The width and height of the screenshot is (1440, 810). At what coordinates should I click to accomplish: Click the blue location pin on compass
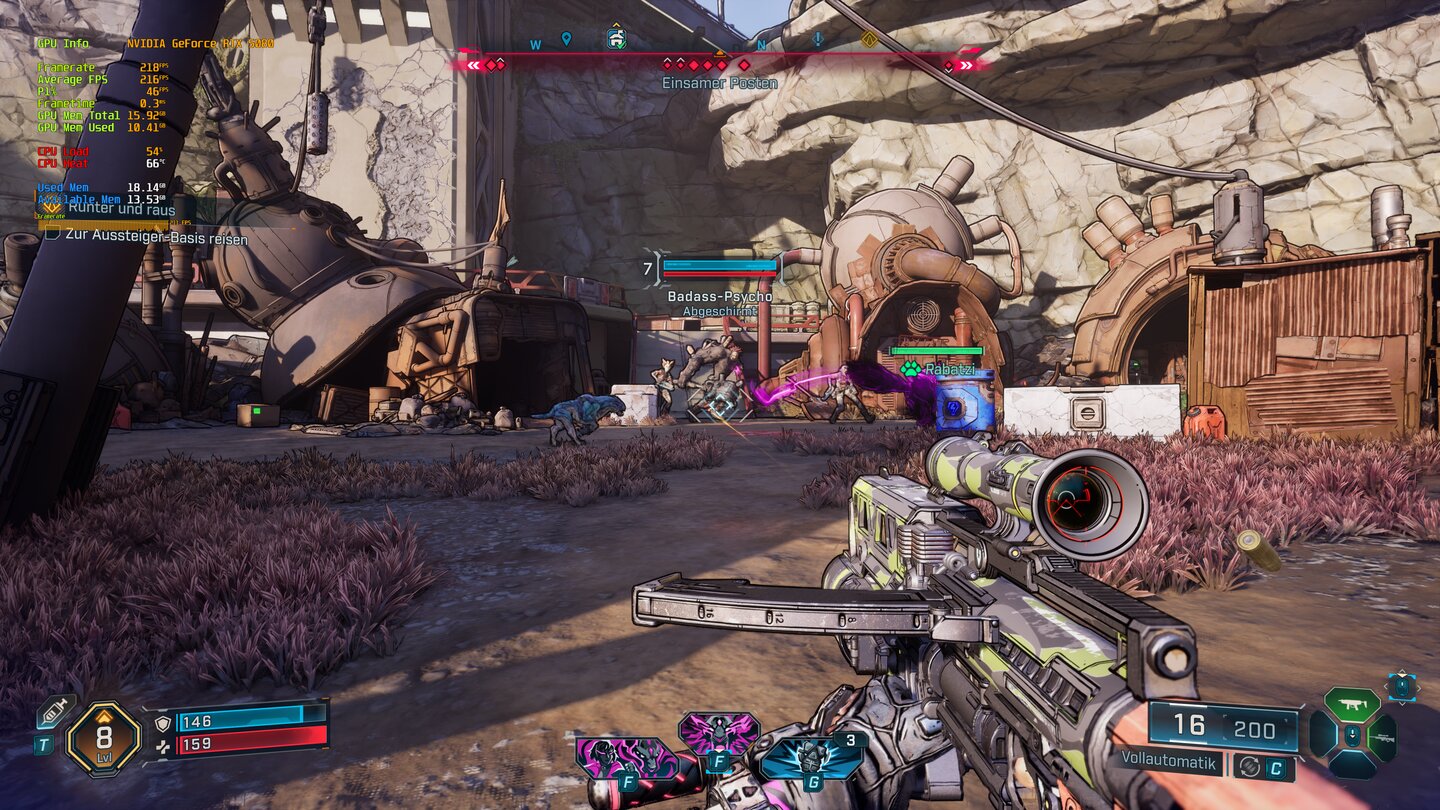point(566,39)
